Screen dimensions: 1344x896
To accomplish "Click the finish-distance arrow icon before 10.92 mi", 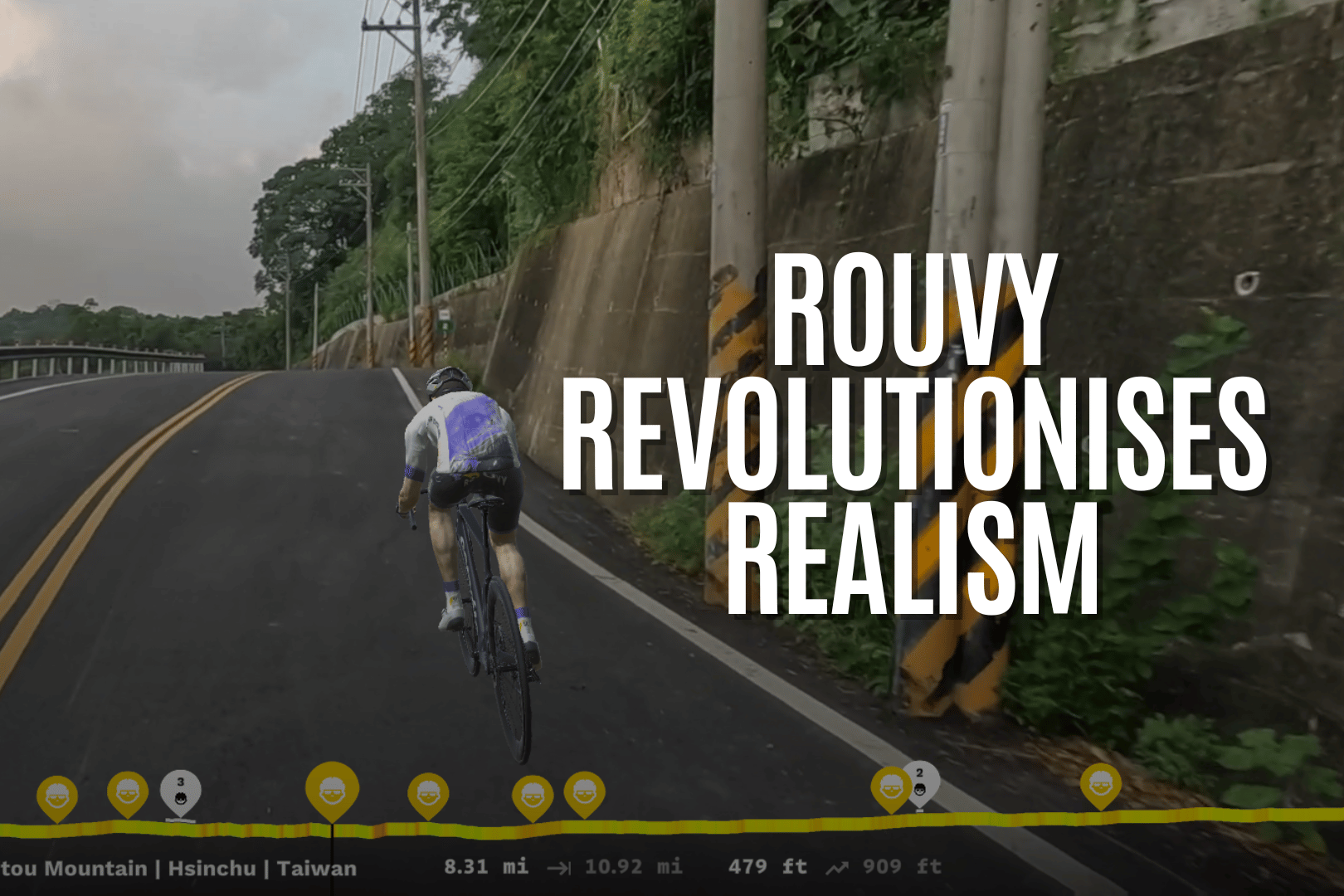I will [x=559, y=867].
